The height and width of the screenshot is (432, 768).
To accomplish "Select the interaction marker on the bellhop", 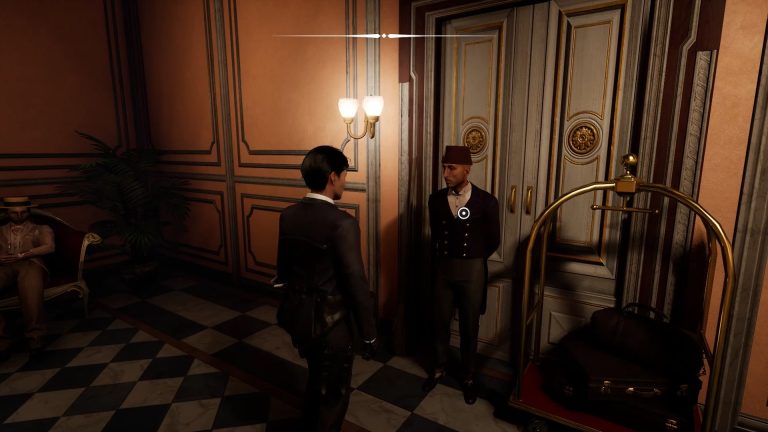I will click(x=464, y=212).
